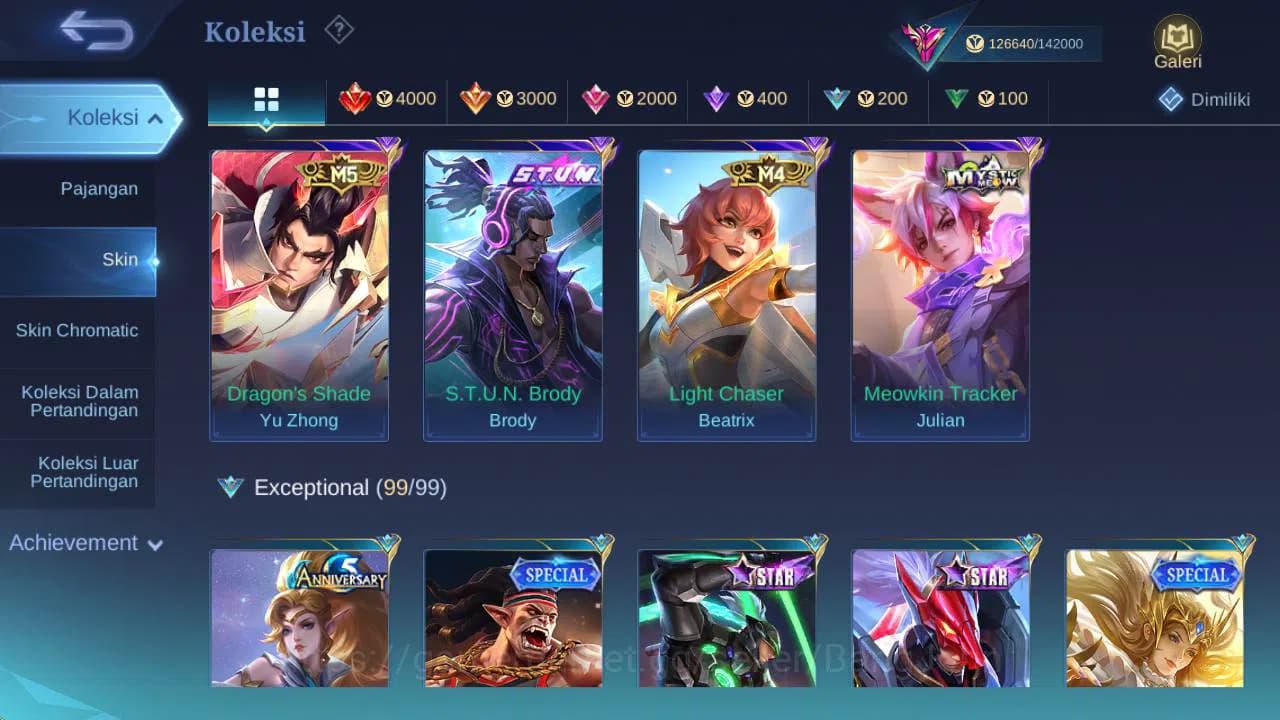
Task: Open the Koleksi help question mark
Action: (x=338, y=30)
